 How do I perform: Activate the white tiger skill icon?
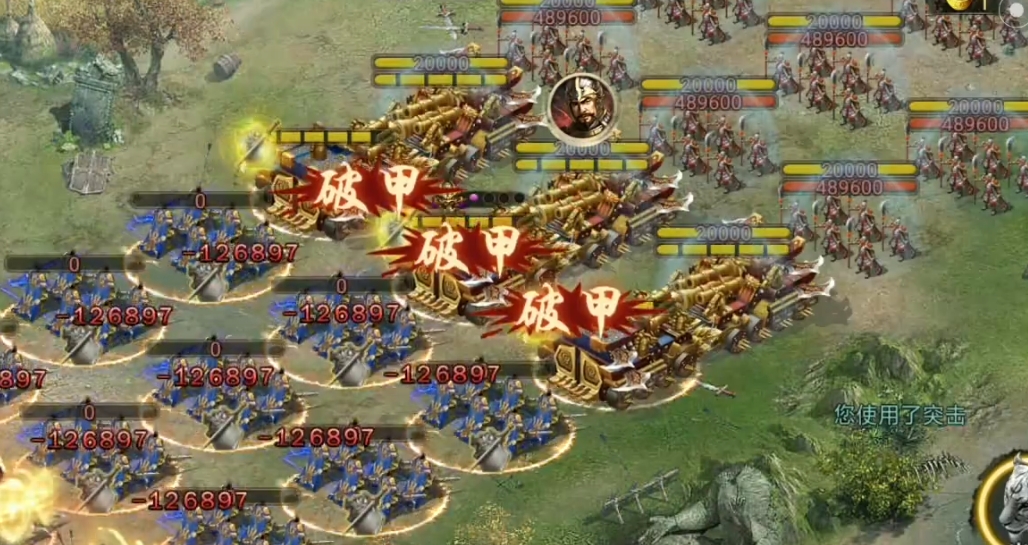tap(1006, 500)
